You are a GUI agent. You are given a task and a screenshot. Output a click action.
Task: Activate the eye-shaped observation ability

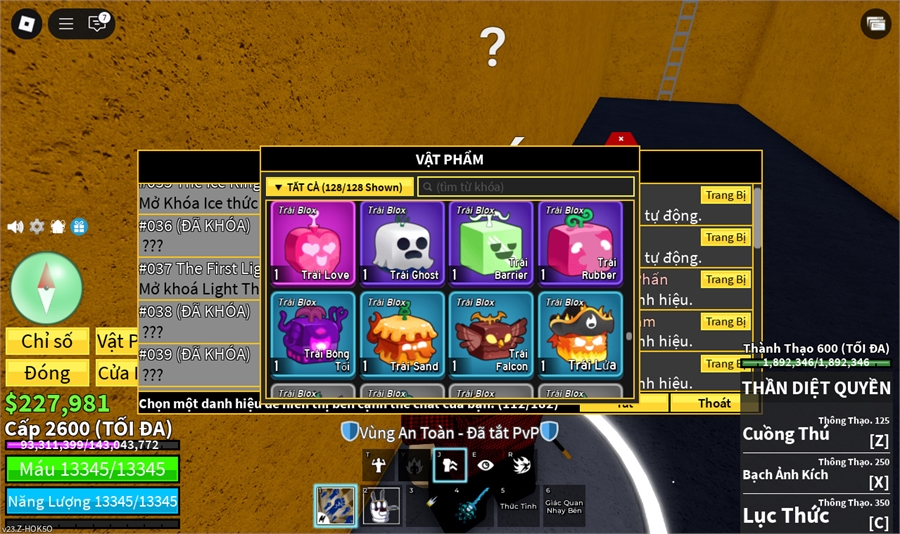(486, 464)
